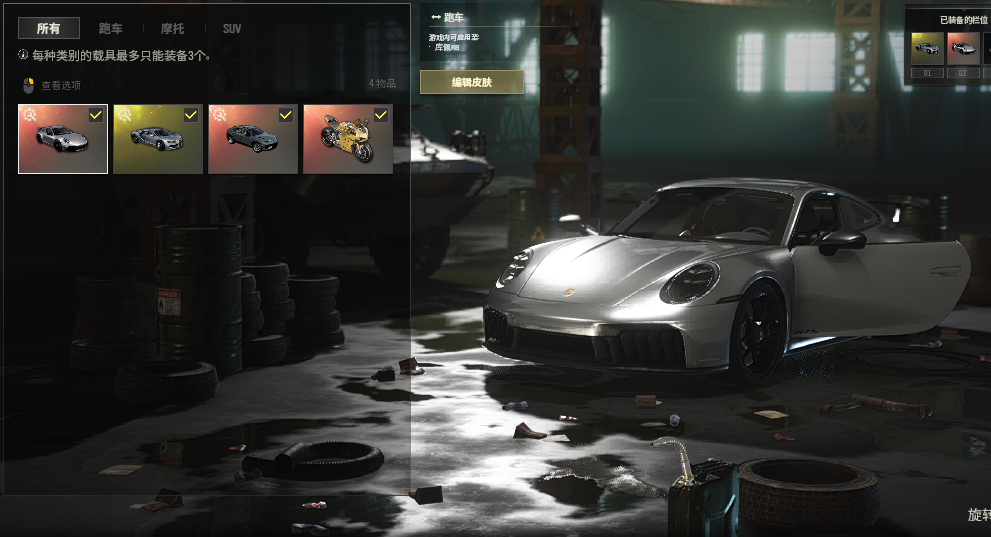Open equipped slot 02 vehicle
991x537 pixels.
pos(963,49)
